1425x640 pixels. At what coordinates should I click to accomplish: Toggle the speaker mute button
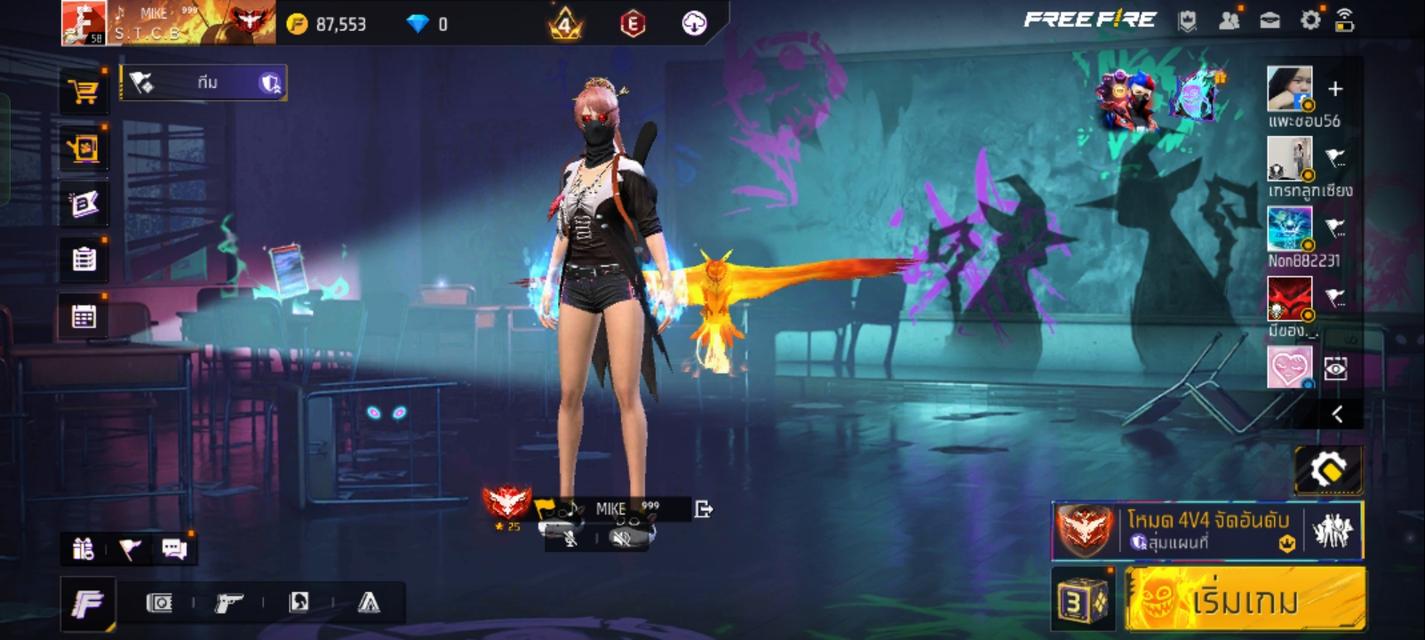click(x=621, y=538)
